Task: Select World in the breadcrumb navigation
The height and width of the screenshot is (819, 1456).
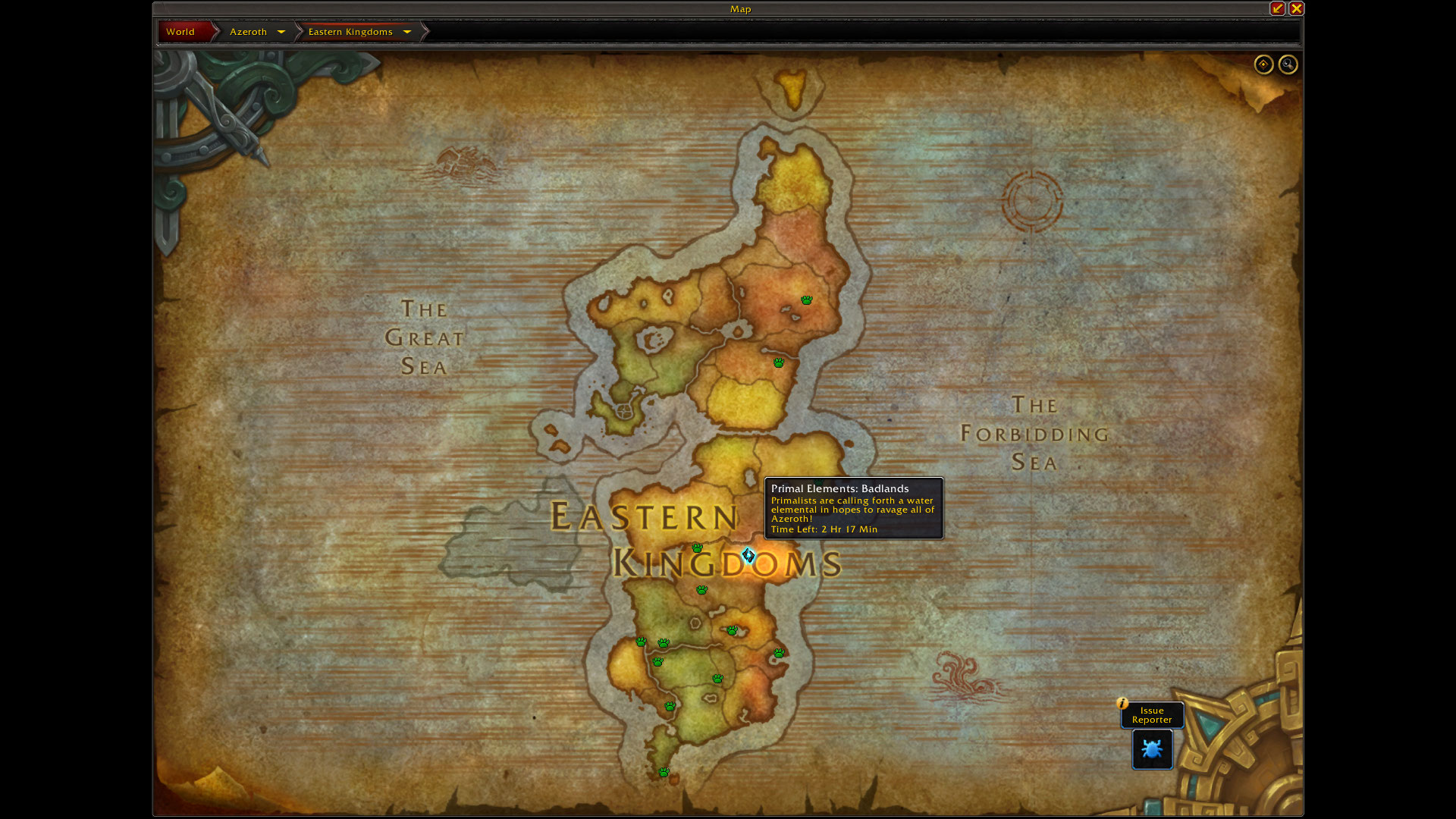Action: (x=180, y=32)
